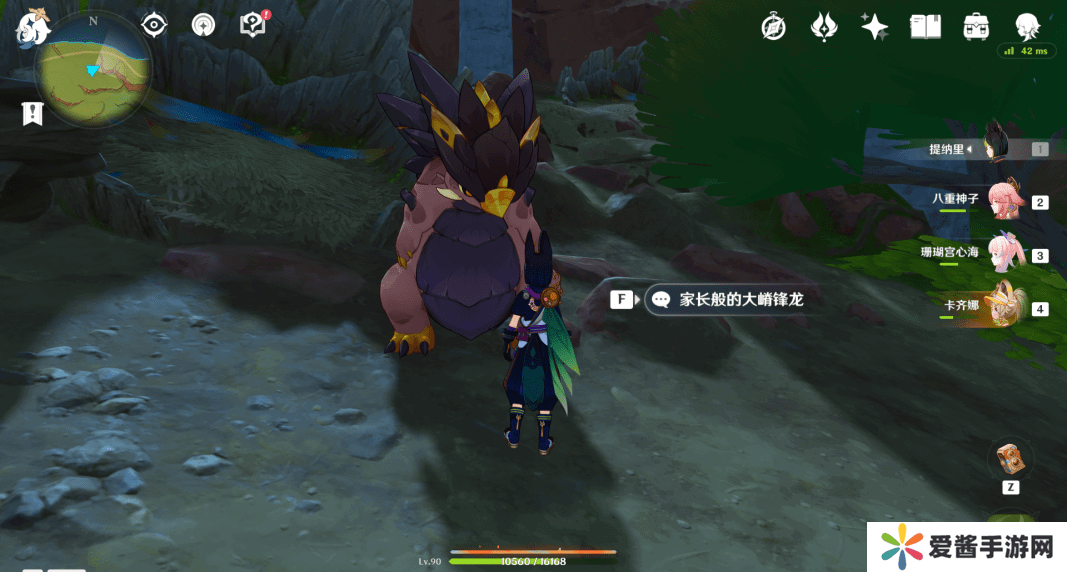Click the quest banner with exclamation mark
Viewport: 1067px width, 572px height.
pos(33,114)
